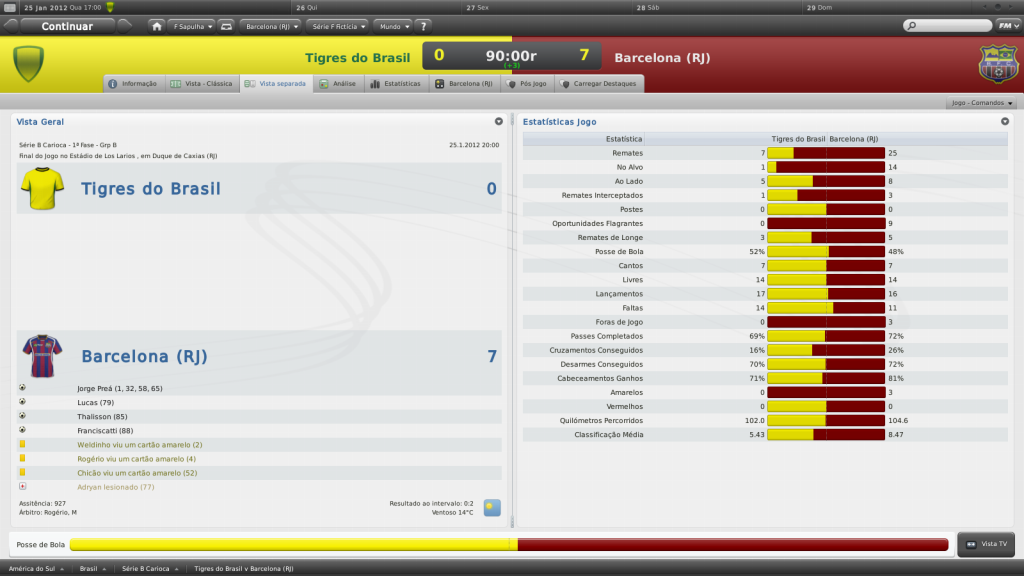The height and width of the screenshot is (576, 1024).
Task: Choose the Carregar Destaques tab
Action: coord(600,84)
